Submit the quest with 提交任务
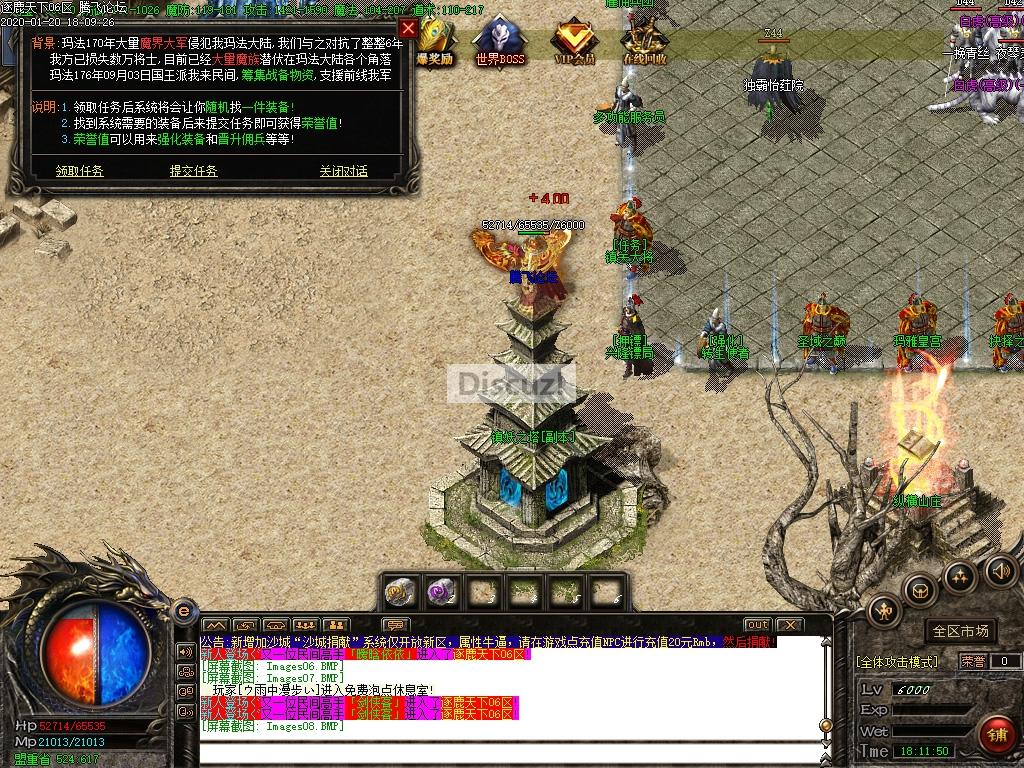1024x768 pixels. tap(194, 171)
